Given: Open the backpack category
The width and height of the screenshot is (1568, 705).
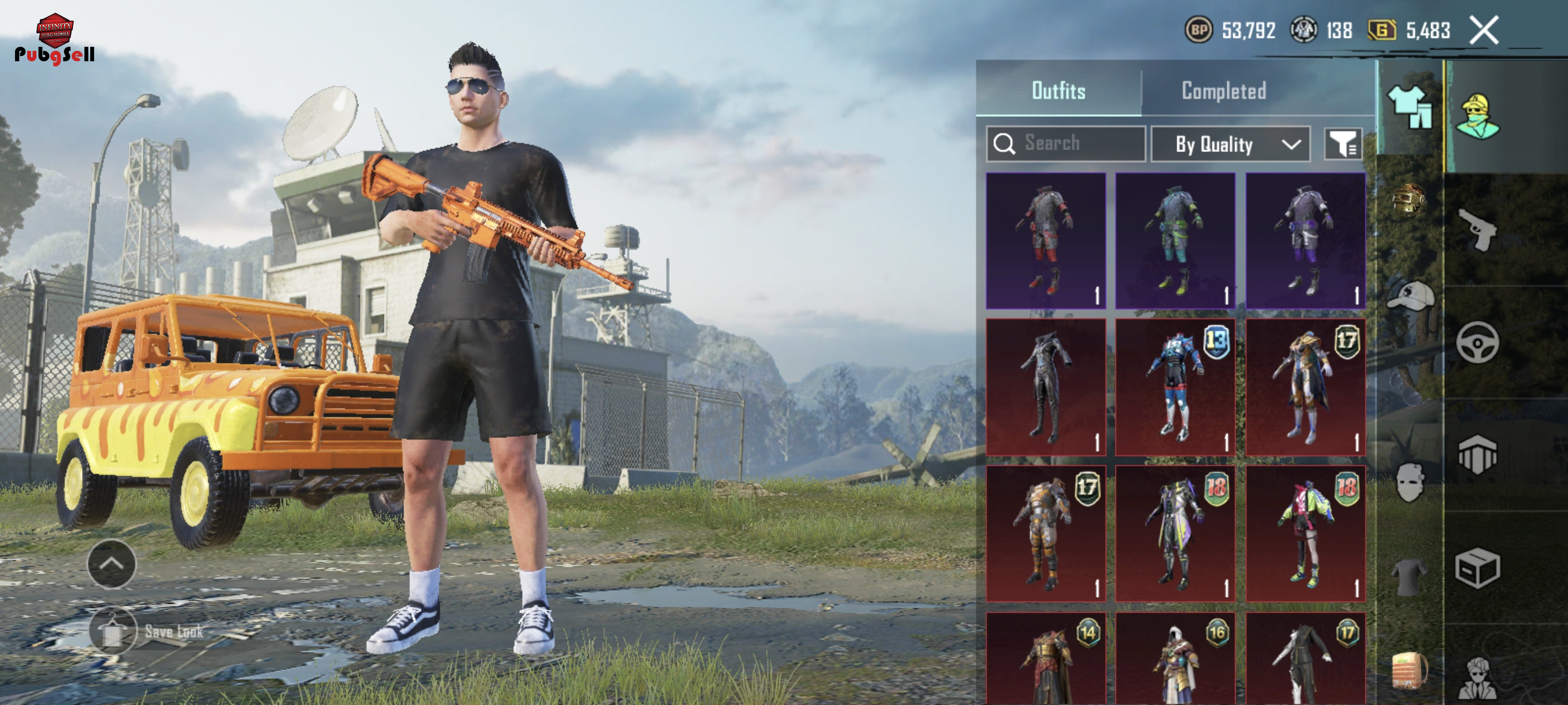Looking at the screenshot, I should coord(1409,670).
